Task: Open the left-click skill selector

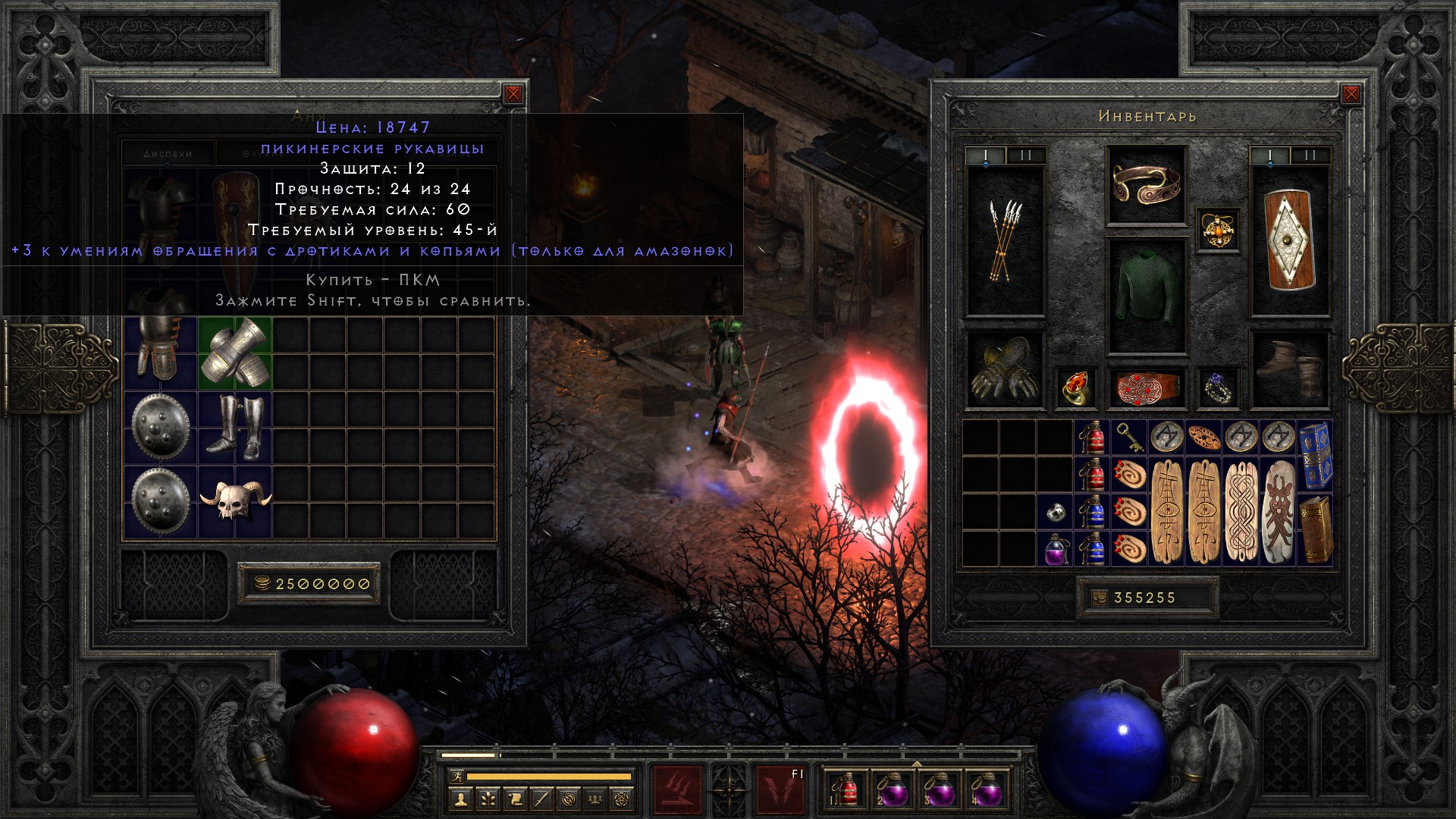Action: tap(677, 789)
